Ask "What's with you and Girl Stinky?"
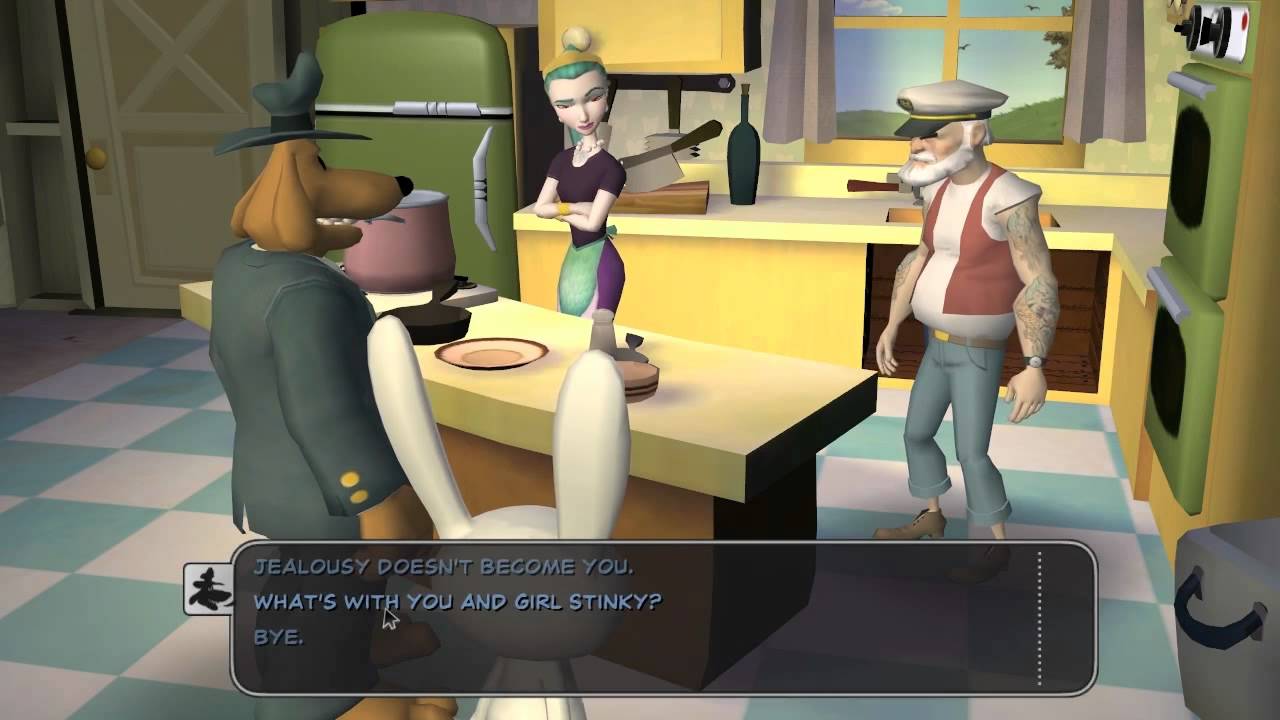The height and width of the screenshot is (720, 1280). click(x=457, y=602)
